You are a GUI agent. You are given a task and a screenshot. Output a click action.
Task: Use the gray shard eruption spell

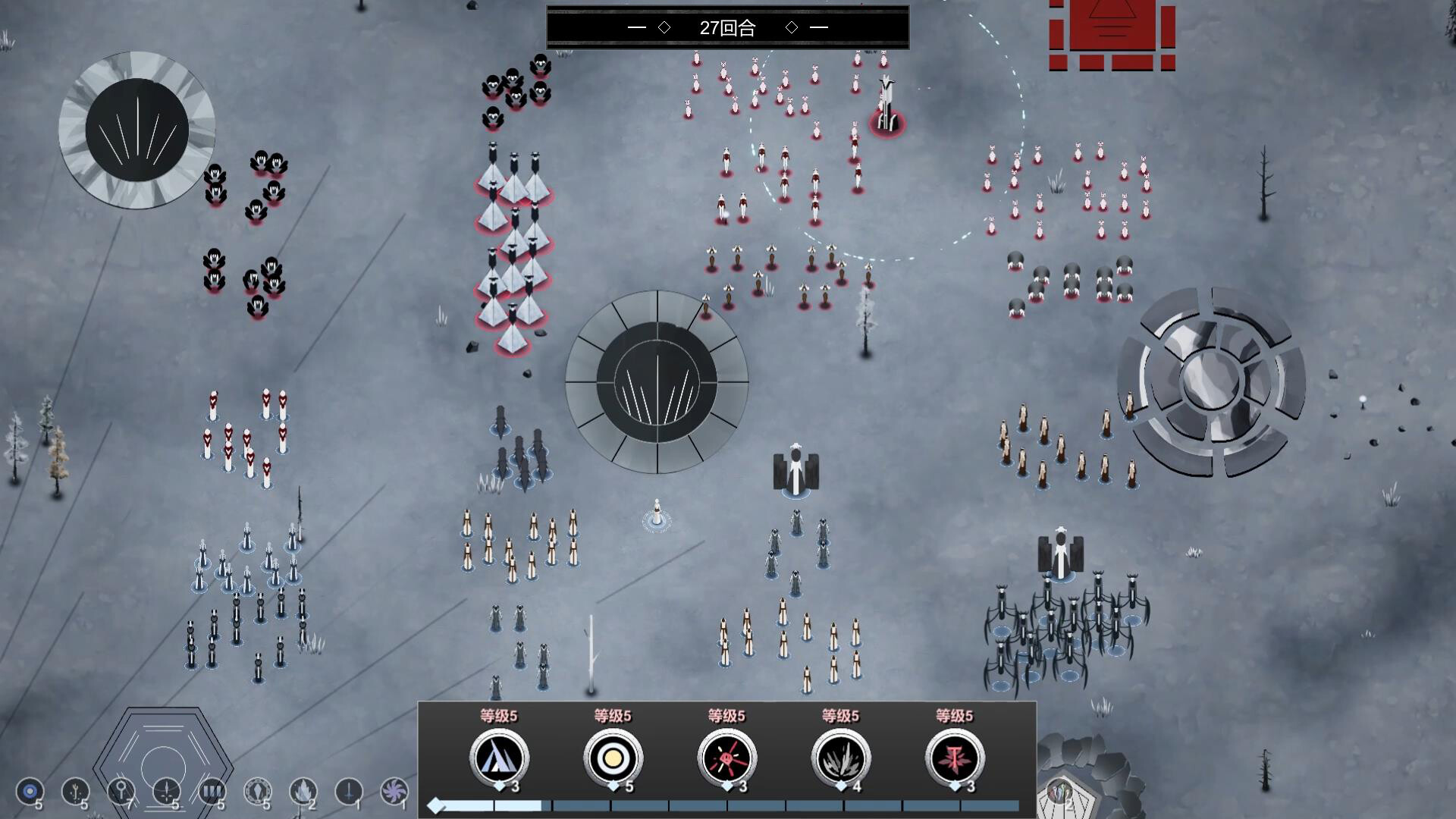[x=840, y=757]
